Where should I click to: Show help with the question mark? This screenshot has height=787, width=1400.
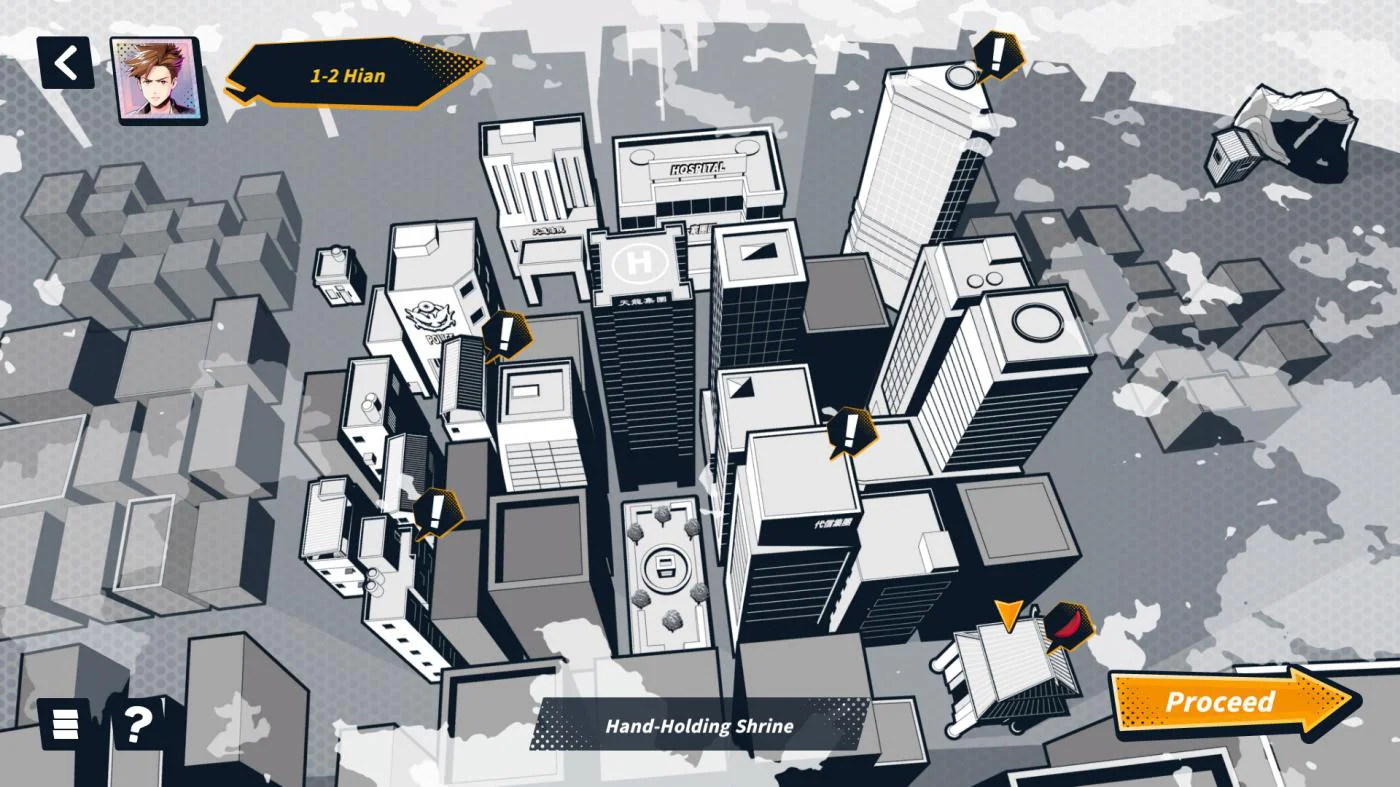point(138,721)
